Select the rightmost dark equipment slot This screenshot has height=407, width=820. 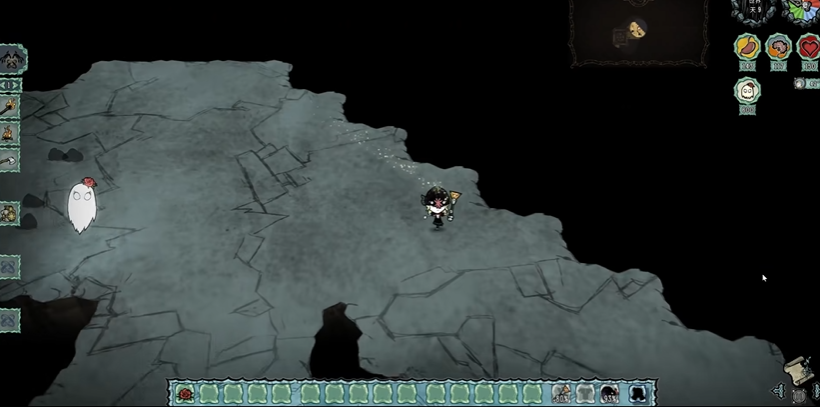tap(638, 394)
